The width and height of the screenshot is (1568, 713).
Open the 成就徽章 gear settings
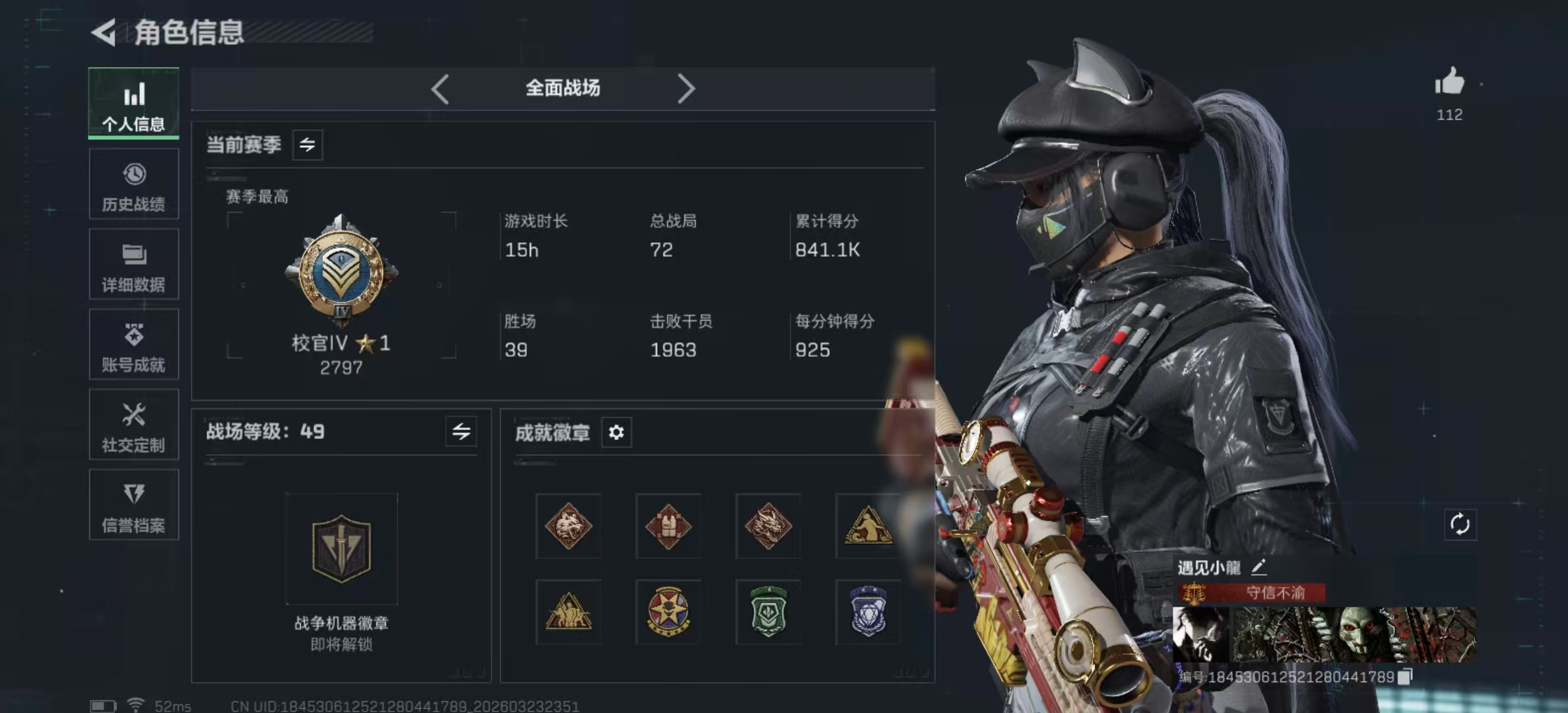616,432
